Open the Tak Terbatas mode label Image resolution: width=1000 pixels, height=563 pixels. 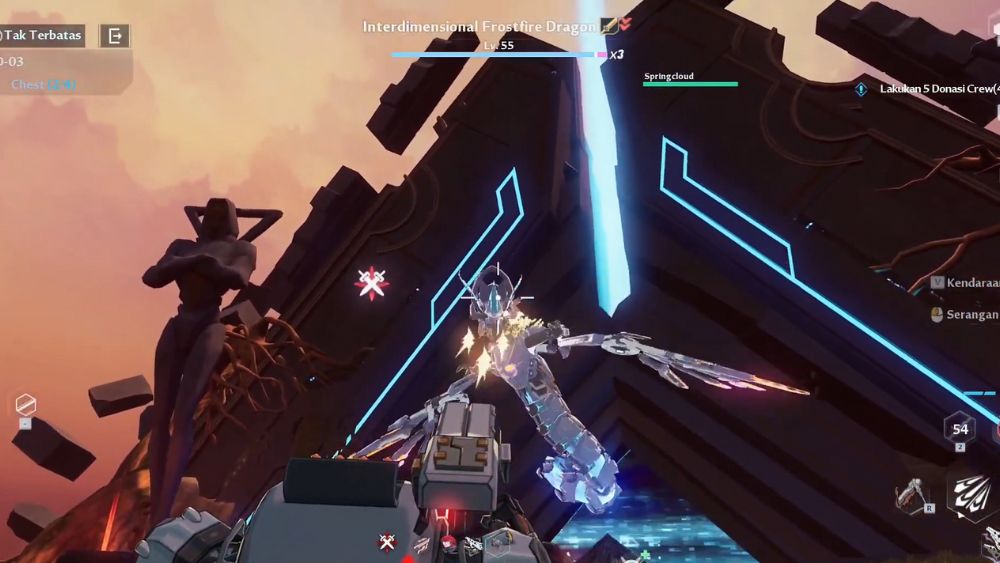[42, 36]
